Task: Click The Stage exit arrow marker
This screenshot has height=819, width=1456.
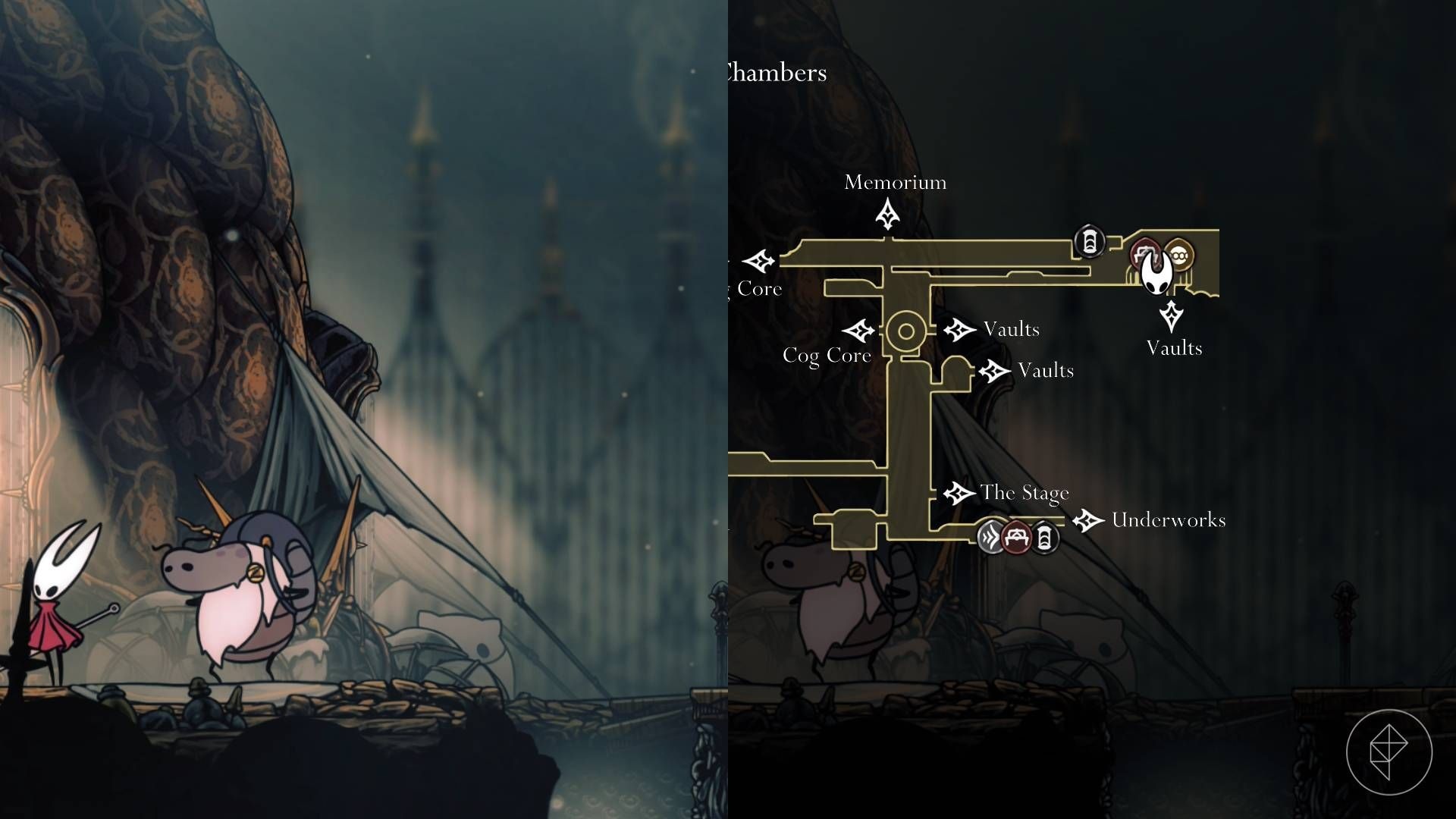Action: [x=959, y=494]
